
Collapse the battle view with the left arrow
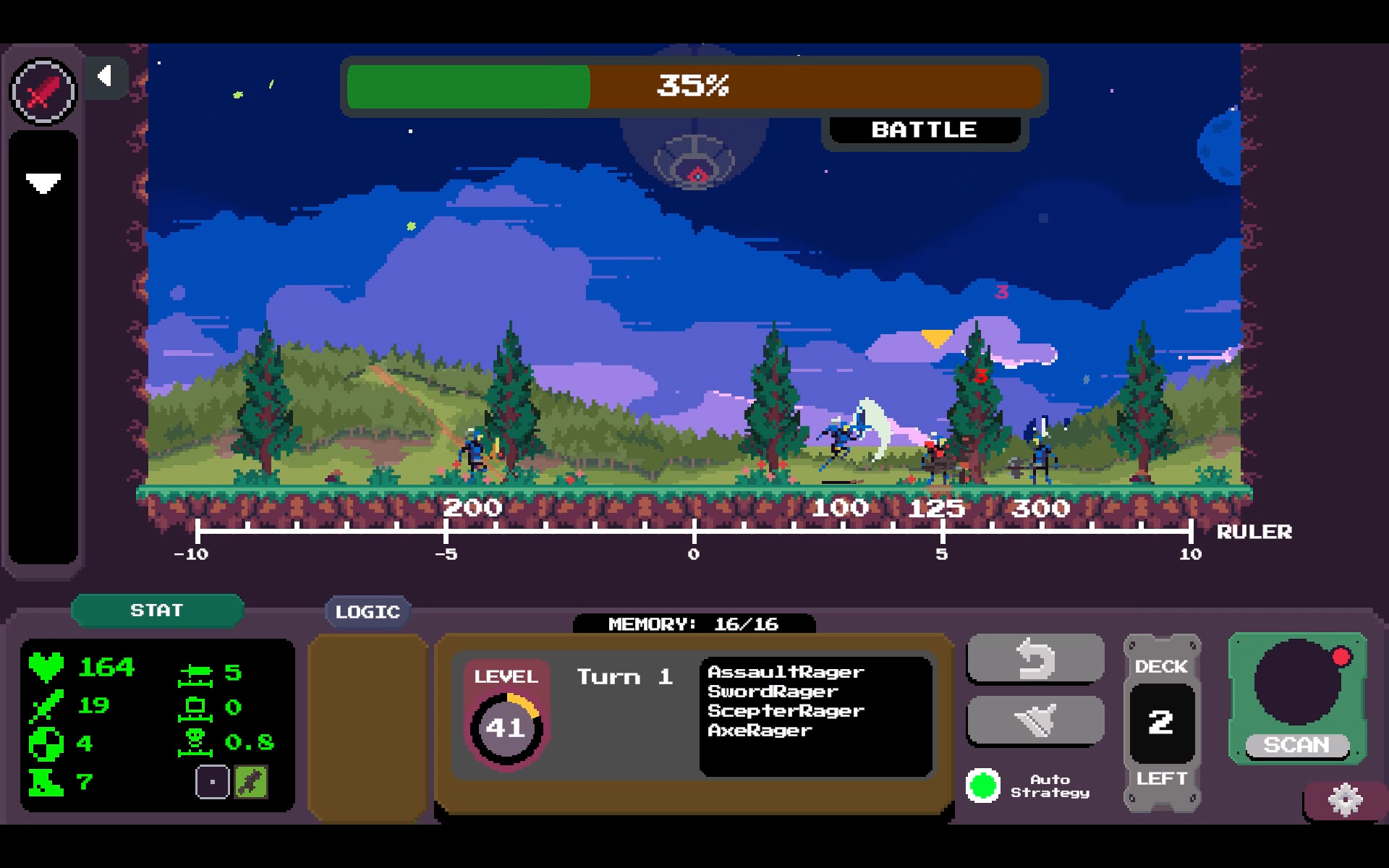pyautogui.click(x=107, y=75)
